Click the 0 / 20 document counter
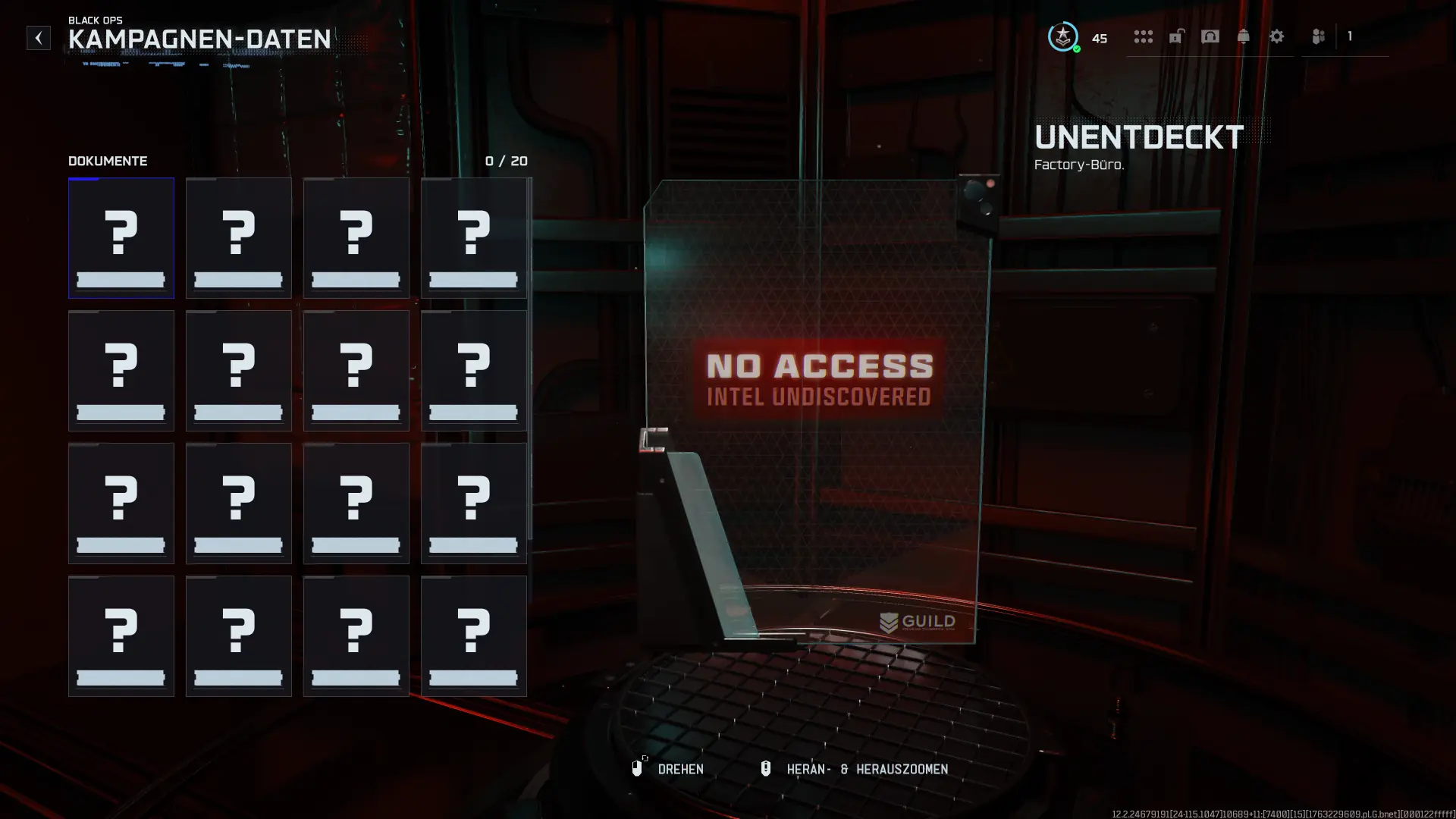The height and width of the screenshot is (819, 1456). coord(507,161)
